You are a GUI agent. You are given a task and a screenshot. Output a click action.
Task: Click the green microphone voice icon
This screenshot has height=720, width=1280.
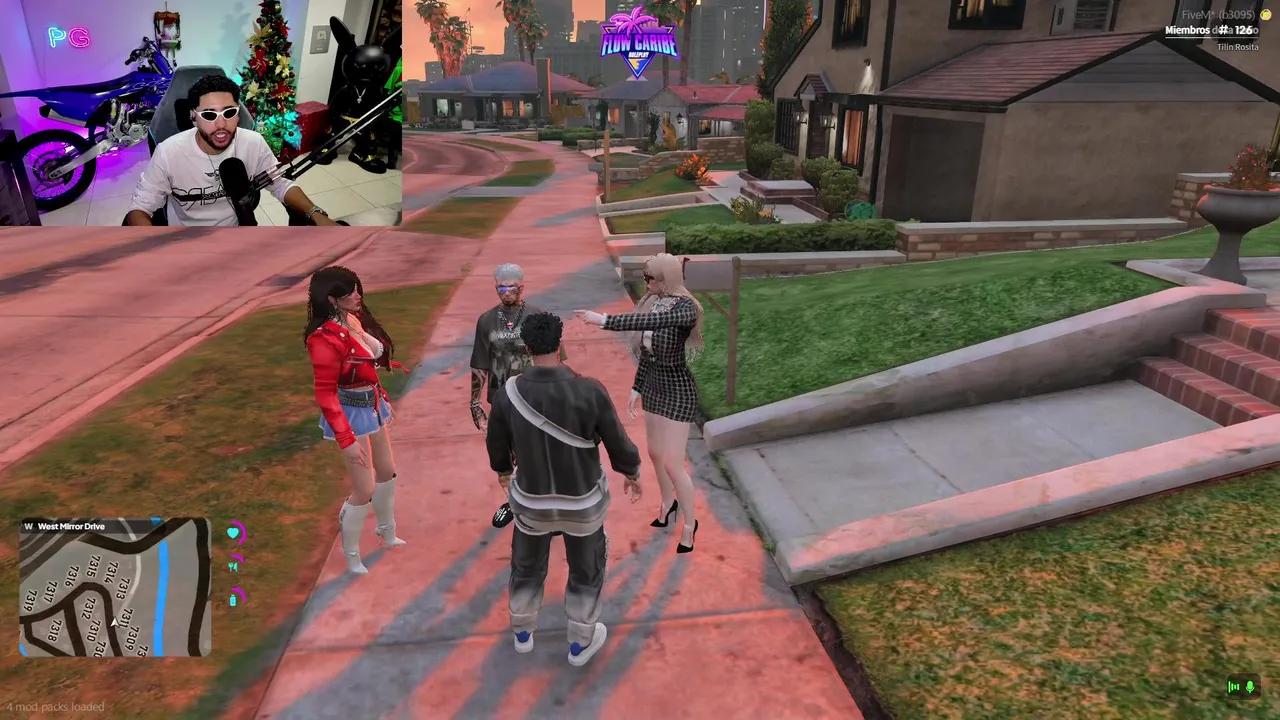pyautogui.click(x=1250, y=687)
